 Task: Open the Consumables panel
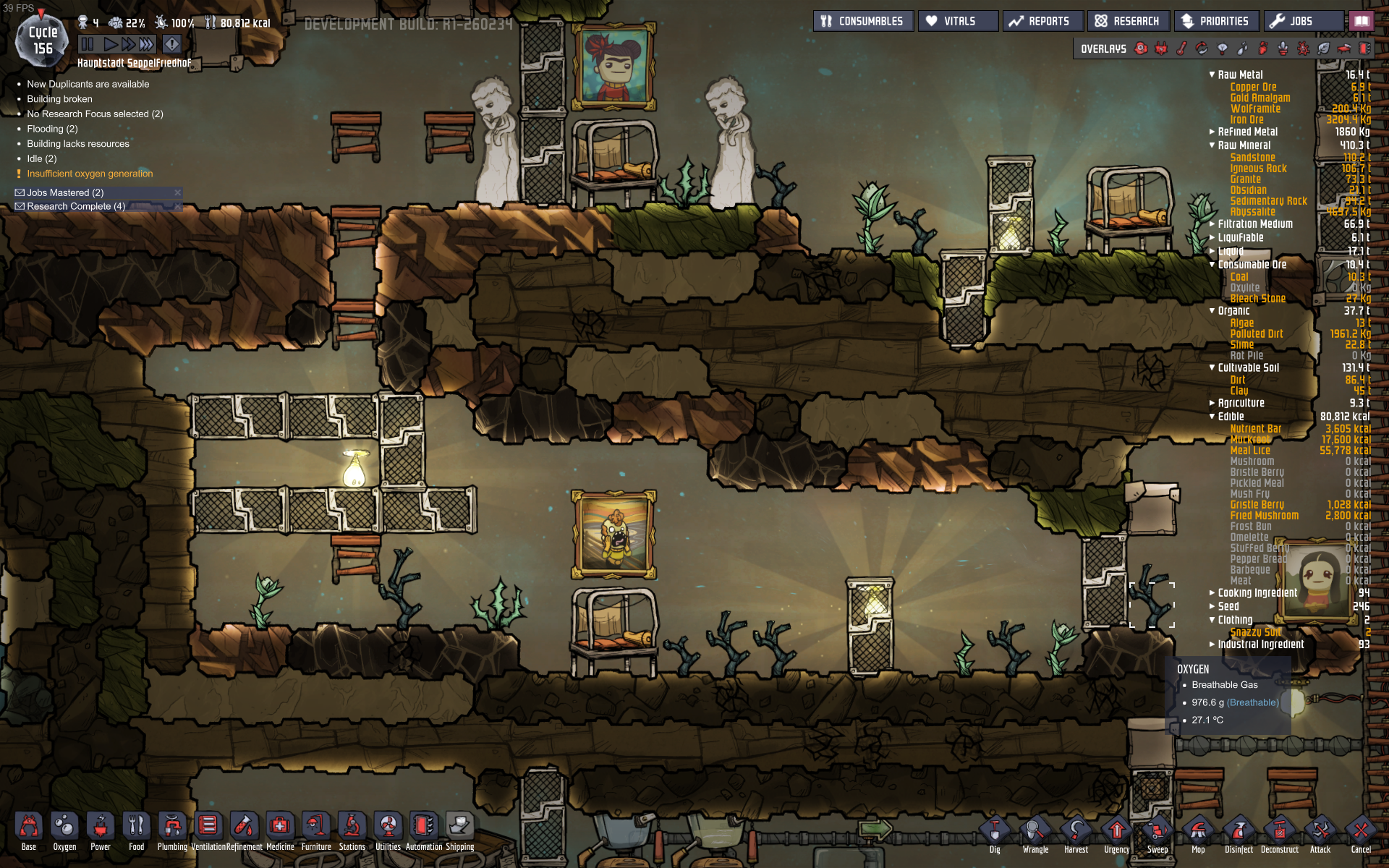tap(863, 21)
